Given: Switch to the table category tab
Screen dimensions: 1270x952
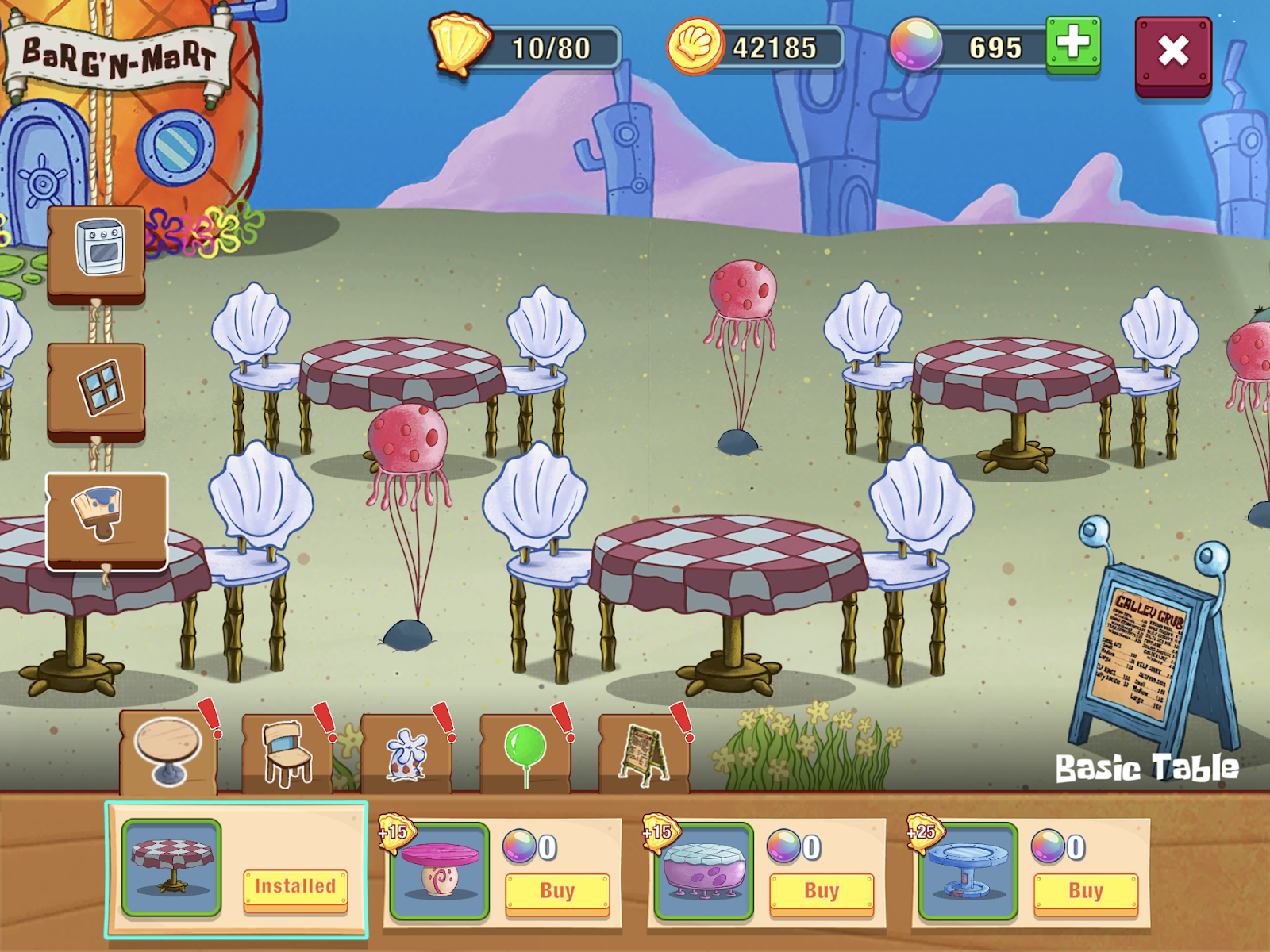Looking at the screenshot, I should (x=168, y=750).
